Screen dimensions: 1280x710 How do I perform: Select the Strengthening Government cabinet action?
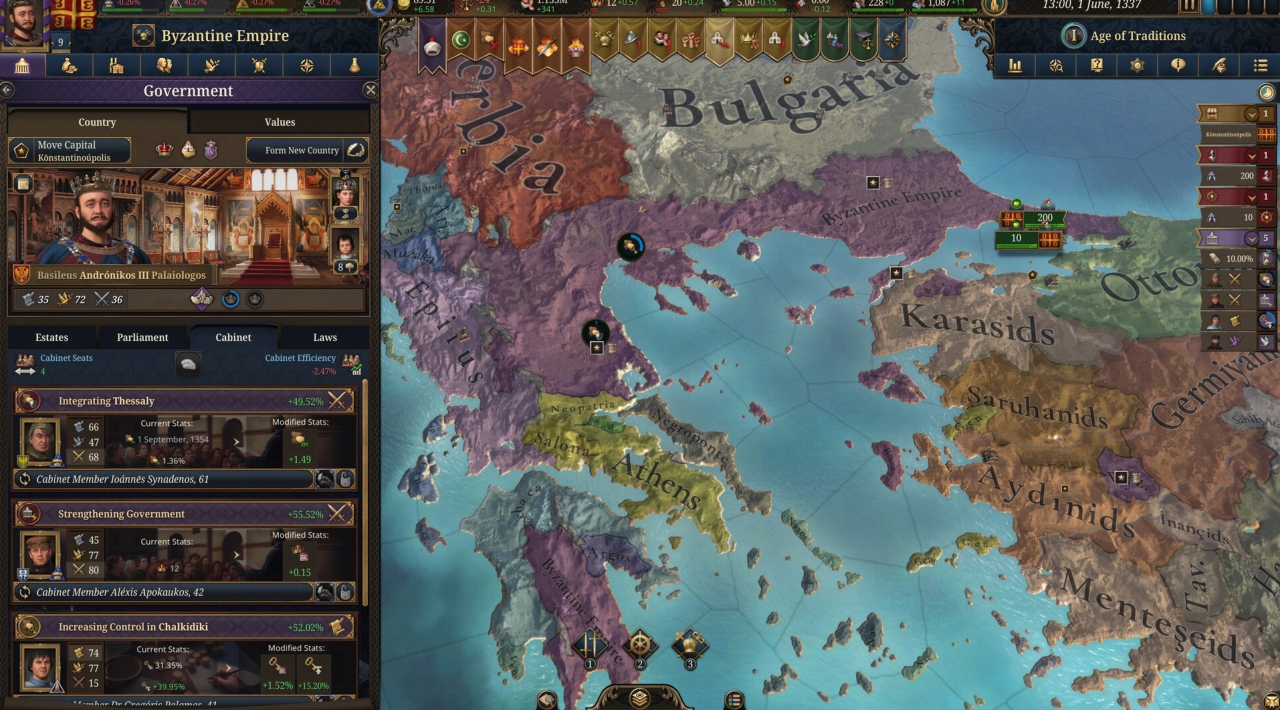[185, 514]
